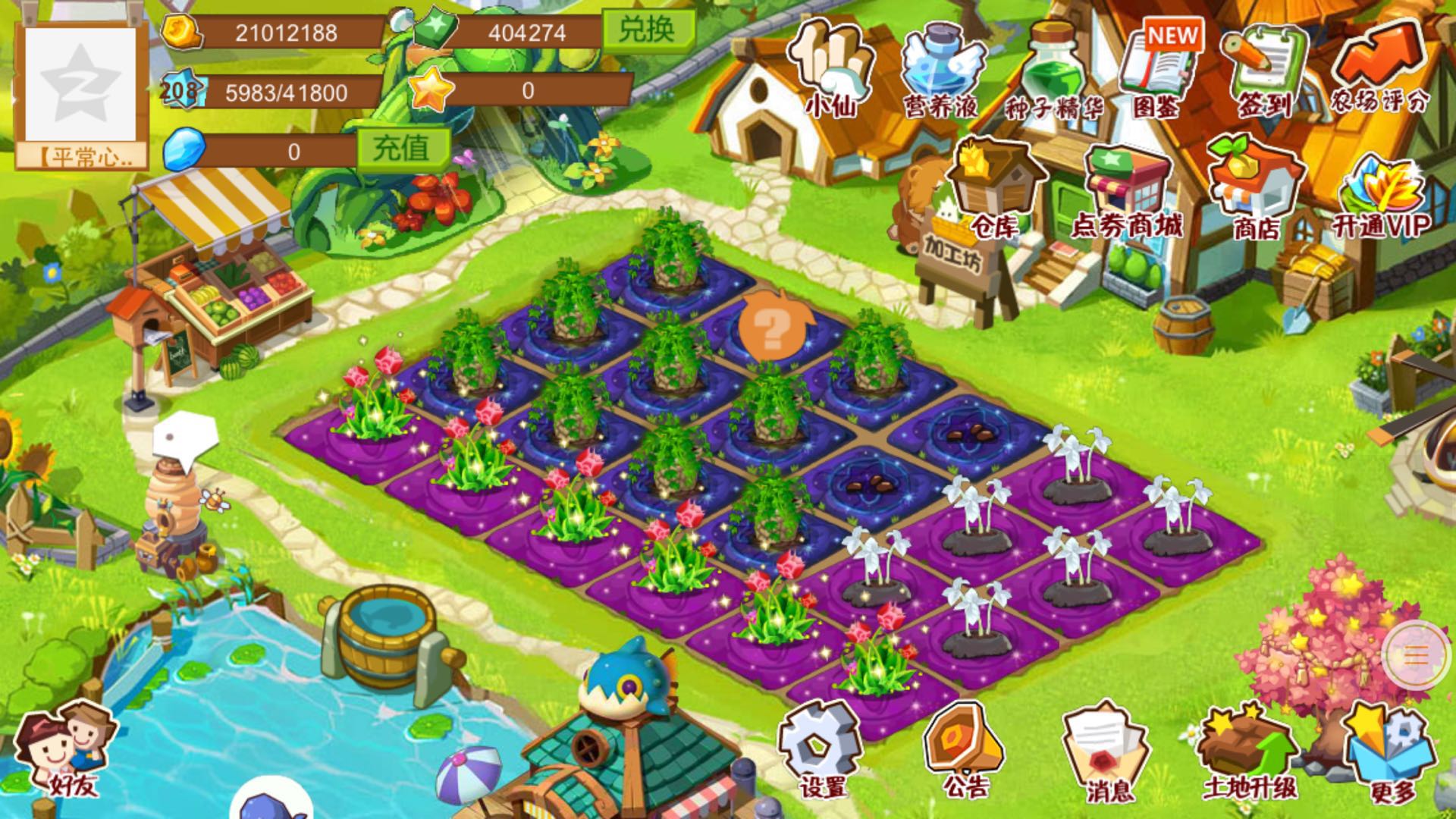1456x819 pixels.
Task: Select the 种子精华 seed essence icon
Action: pyautogui.click(x=1054, y=70)
